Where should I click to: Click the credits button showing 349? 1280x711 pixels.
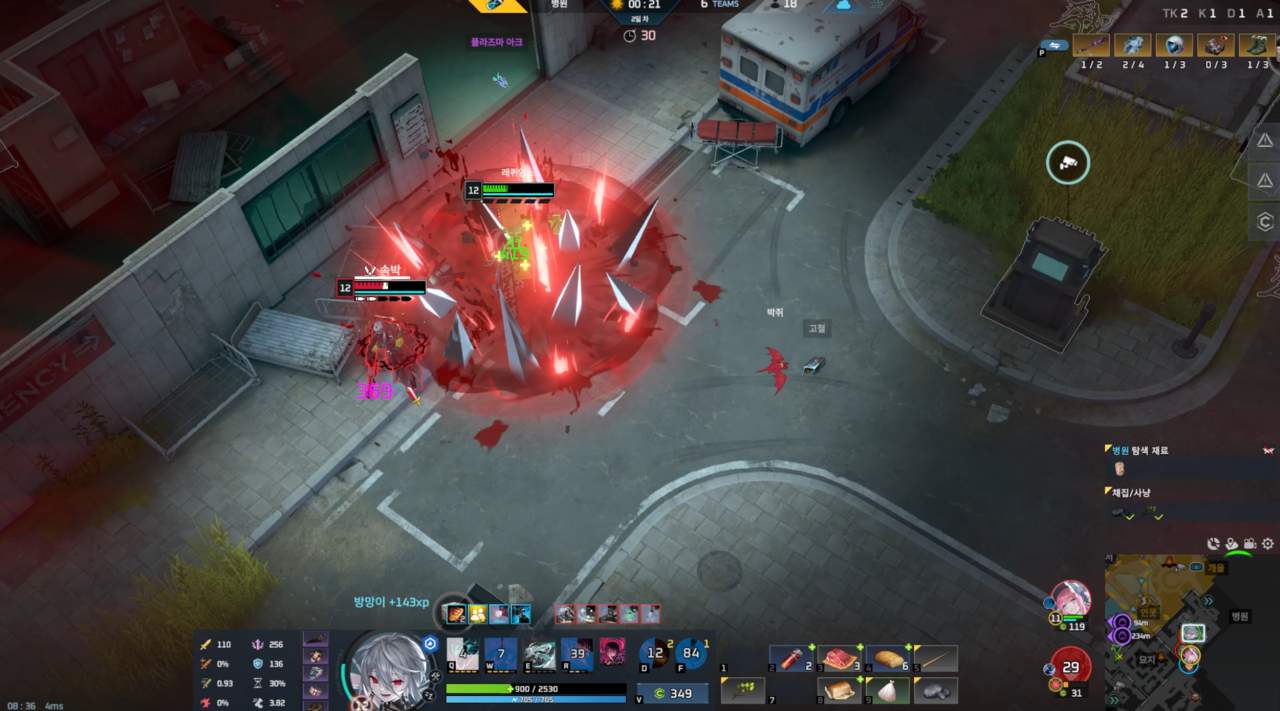[673, 693]
